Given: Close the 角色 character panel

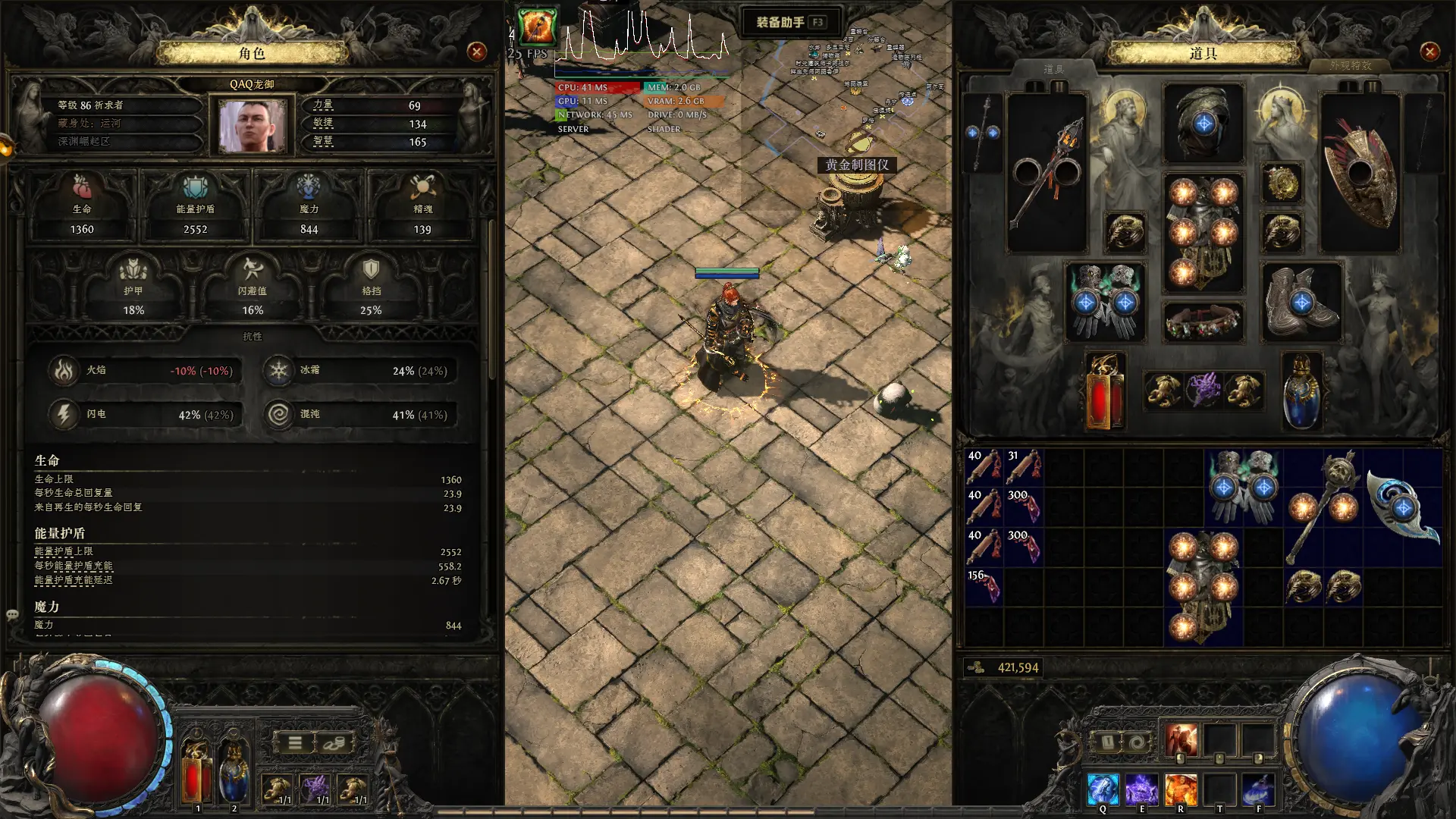Looking at the screenshot, I should (477, 52).
